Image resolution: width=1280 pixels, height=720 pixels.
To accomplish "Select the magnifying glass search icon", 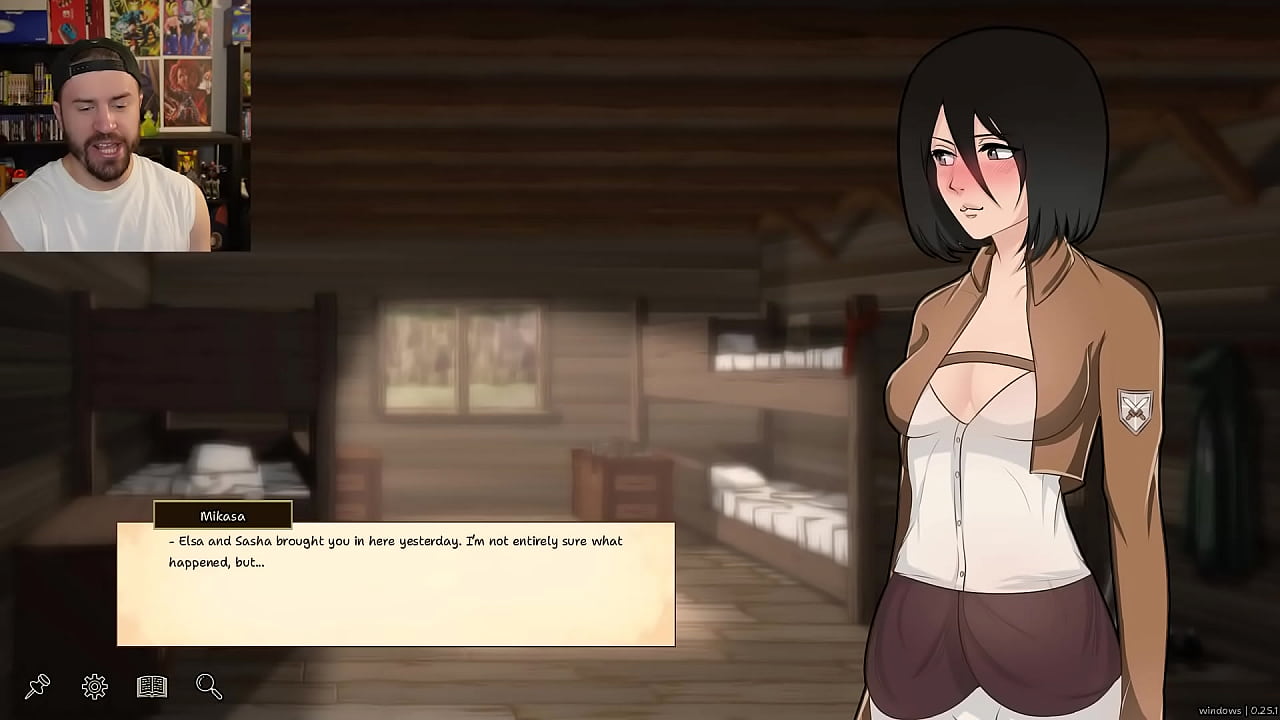I will (208, 687).
